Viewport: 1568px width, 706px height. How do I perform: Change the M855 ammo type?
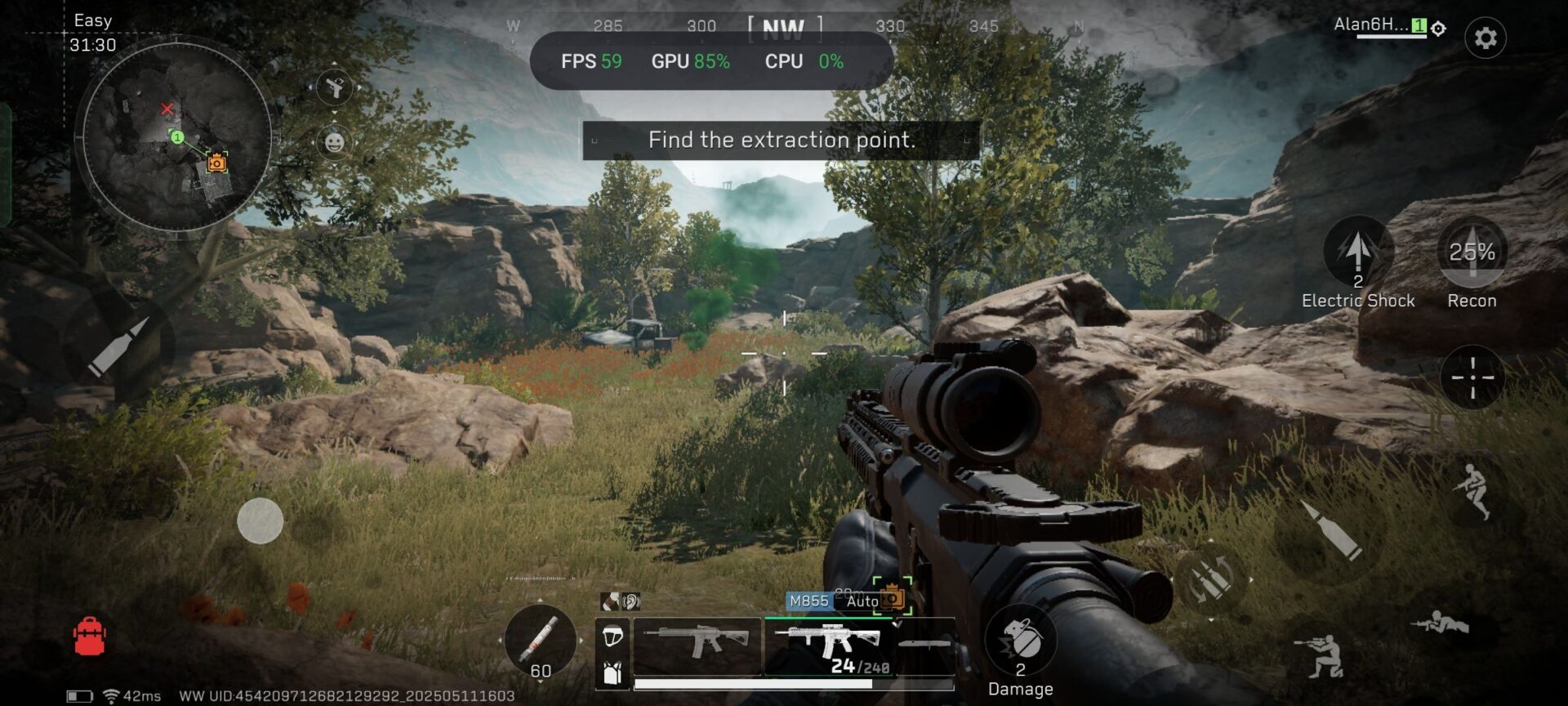(808, 601)
